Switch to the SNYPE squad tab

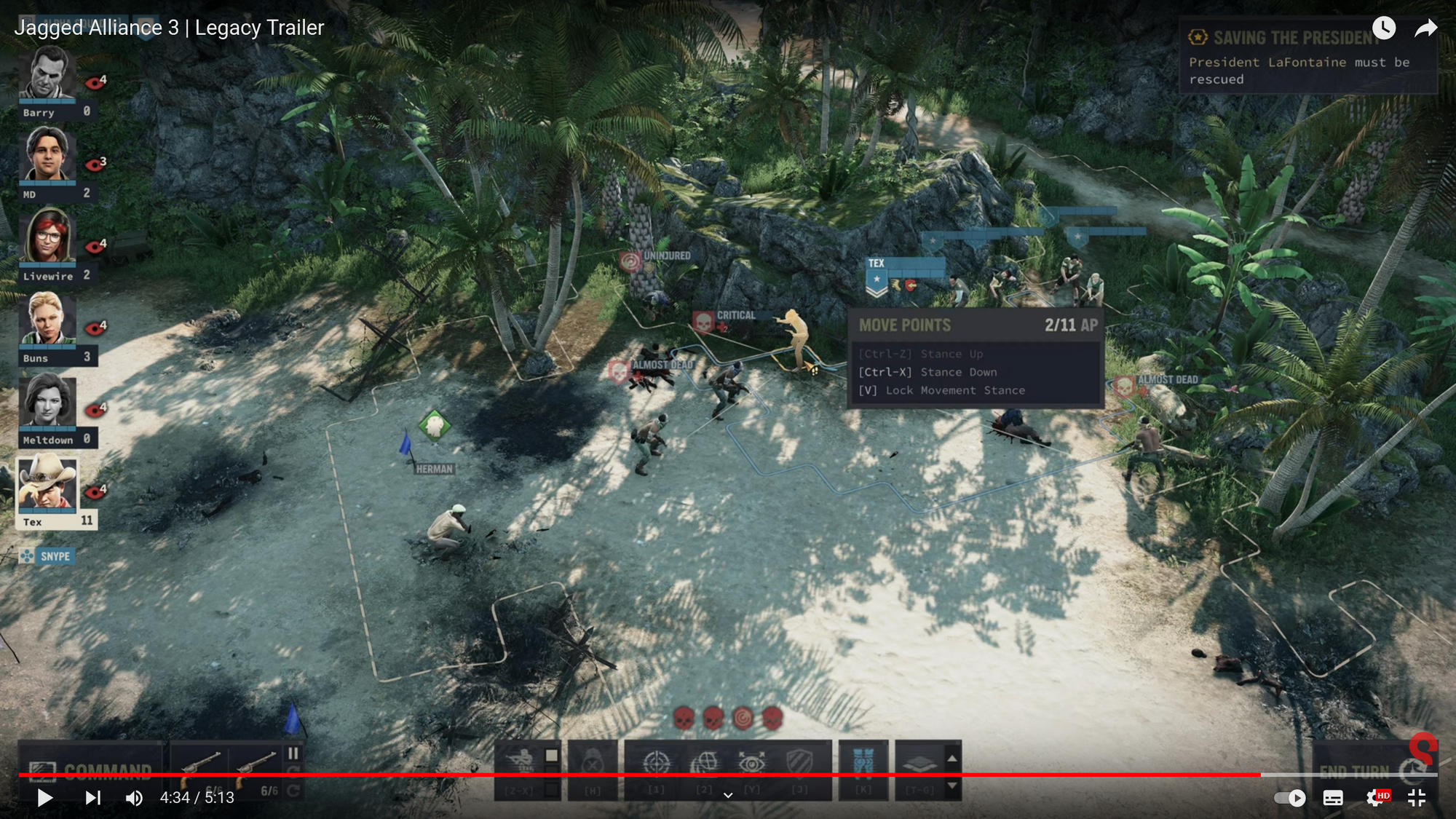[55, 556]
